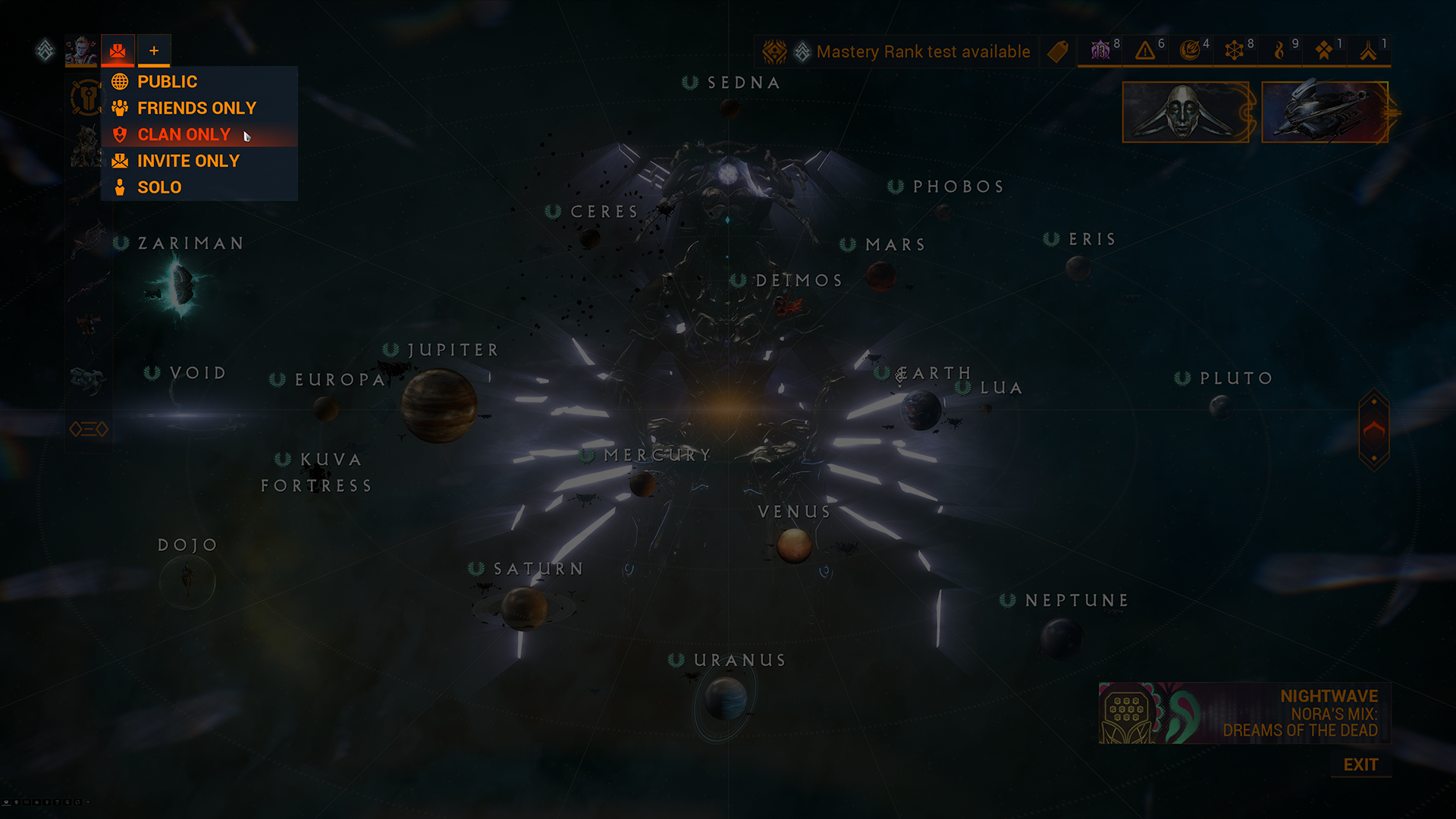
Task: Select Venus on the star chart
Action: (x=794, y=544)
